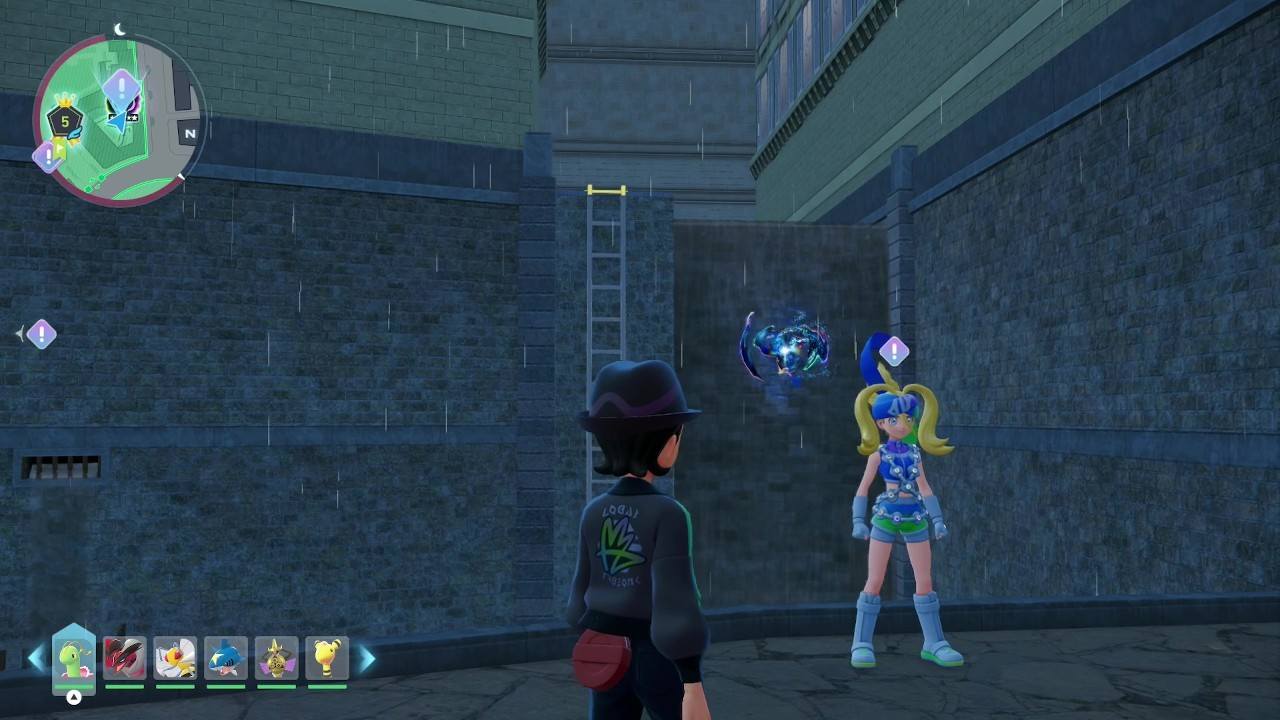
Task: Pick the Beedrill party slot
Action: pos(175,658)
